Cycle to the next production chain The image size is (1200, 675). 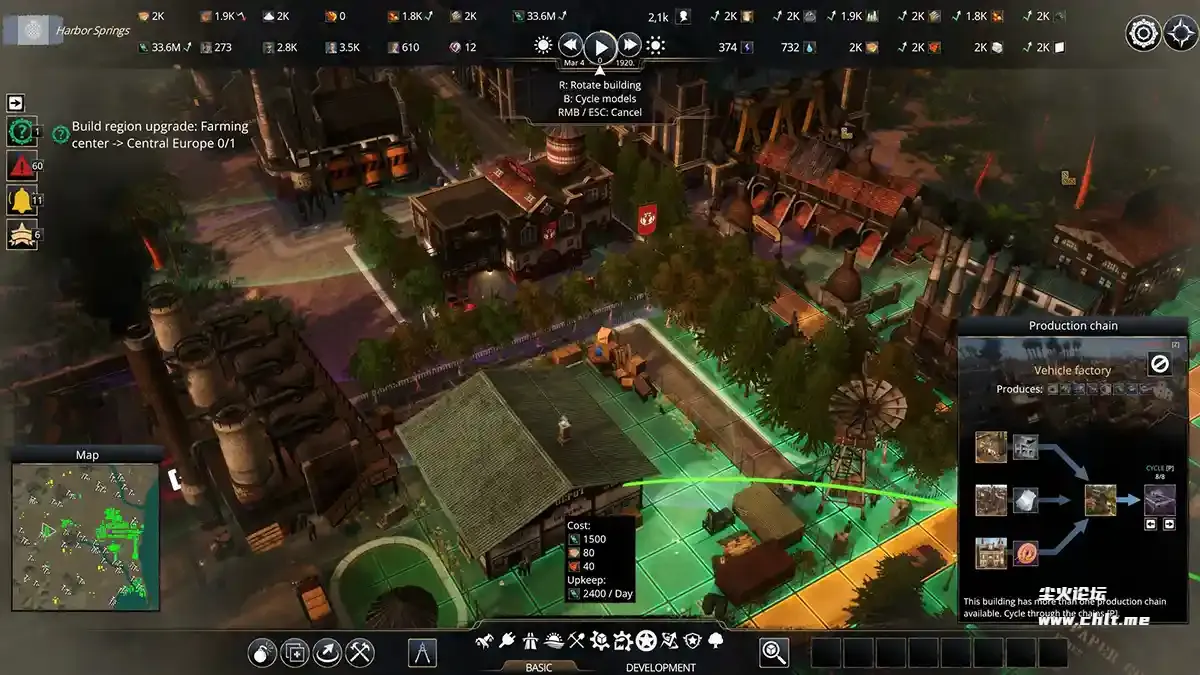(1169, 523)
